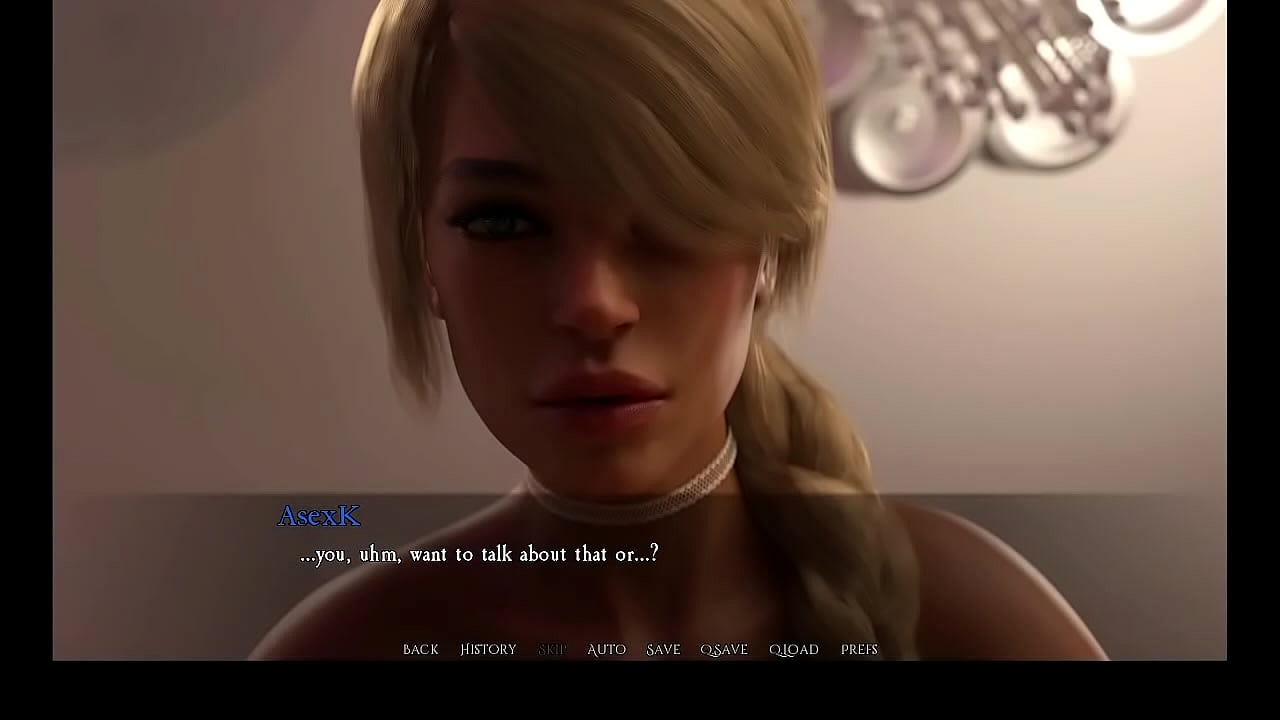Enable SKIP mode to fast-forward text
The height and width of the screenshot is (720, 1280).
[x=552, y=649]
